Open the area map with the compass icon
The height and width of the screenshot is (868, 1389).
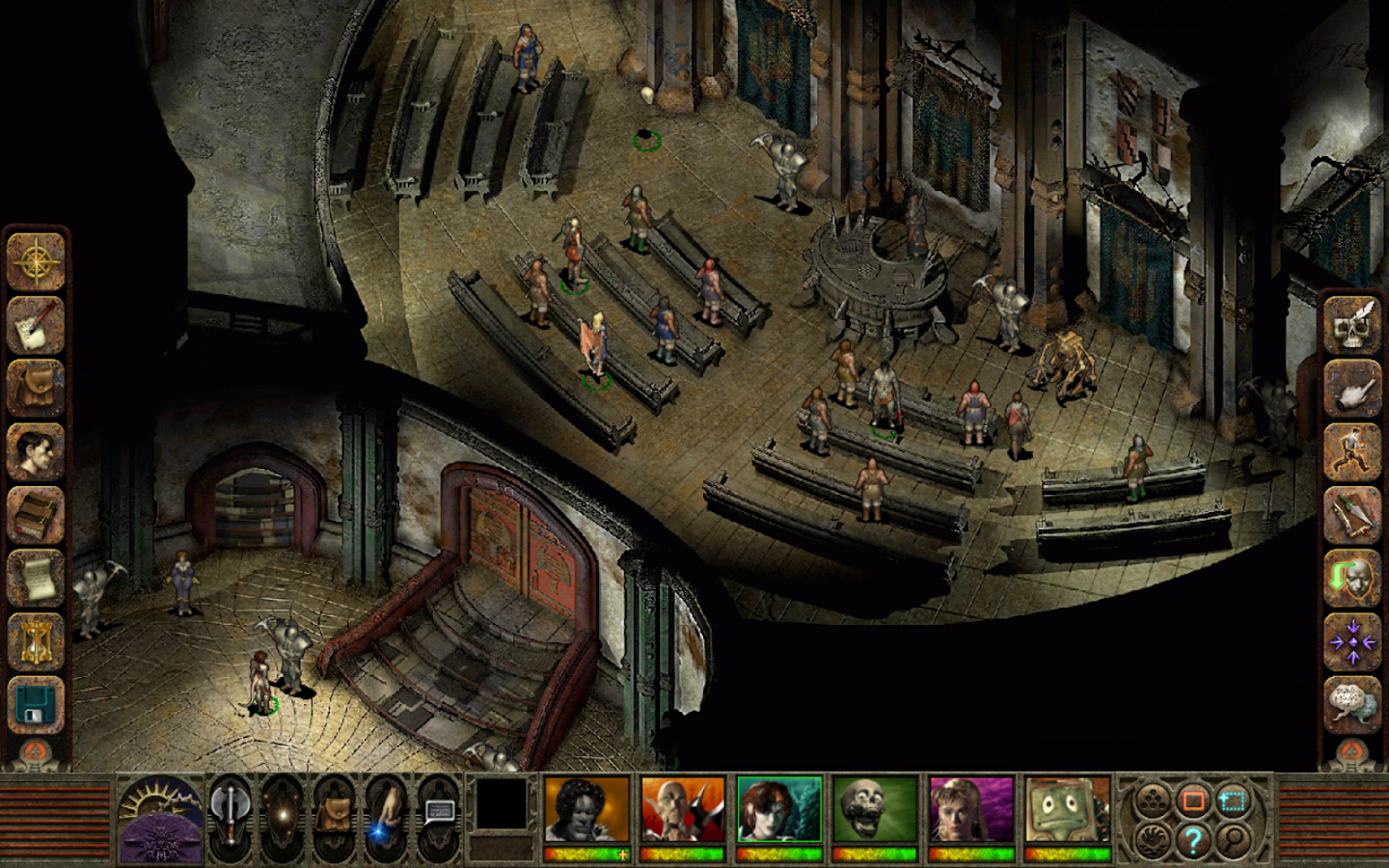[x=37, y=260]
